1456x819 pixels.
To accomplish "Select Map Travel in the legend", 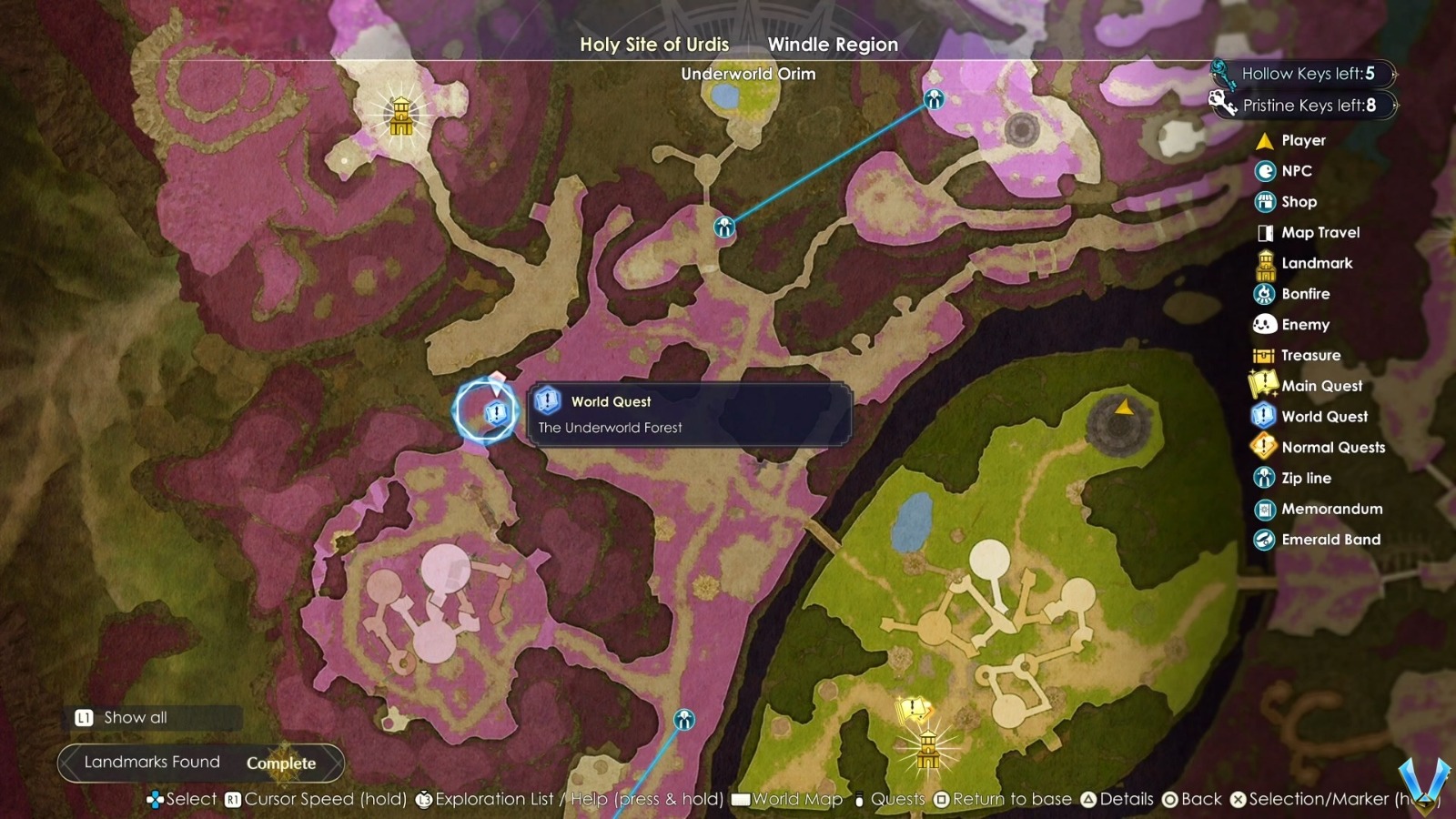I will (1319, 233).
